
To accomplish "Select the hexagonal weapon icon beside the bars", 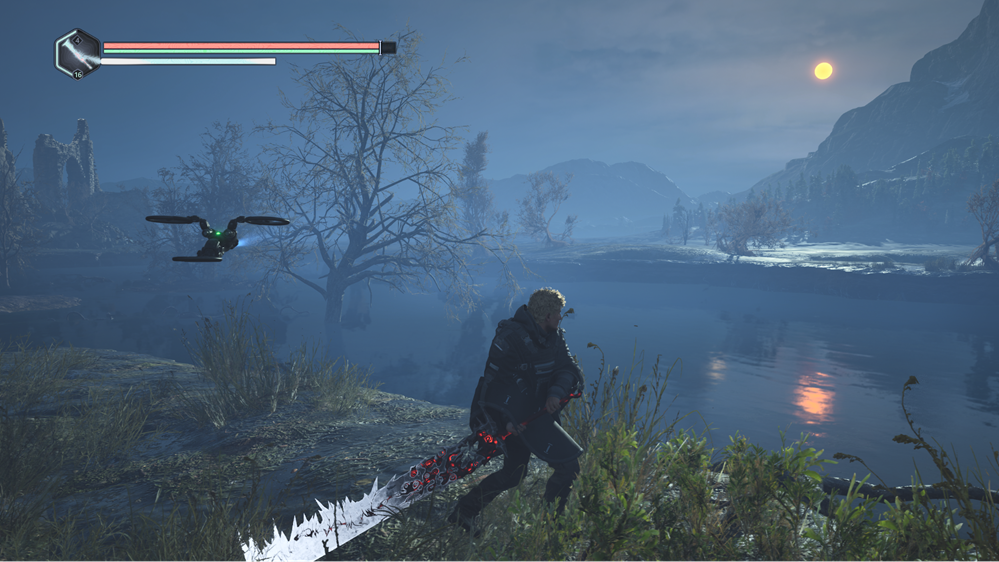I will [x=78, y=53].
